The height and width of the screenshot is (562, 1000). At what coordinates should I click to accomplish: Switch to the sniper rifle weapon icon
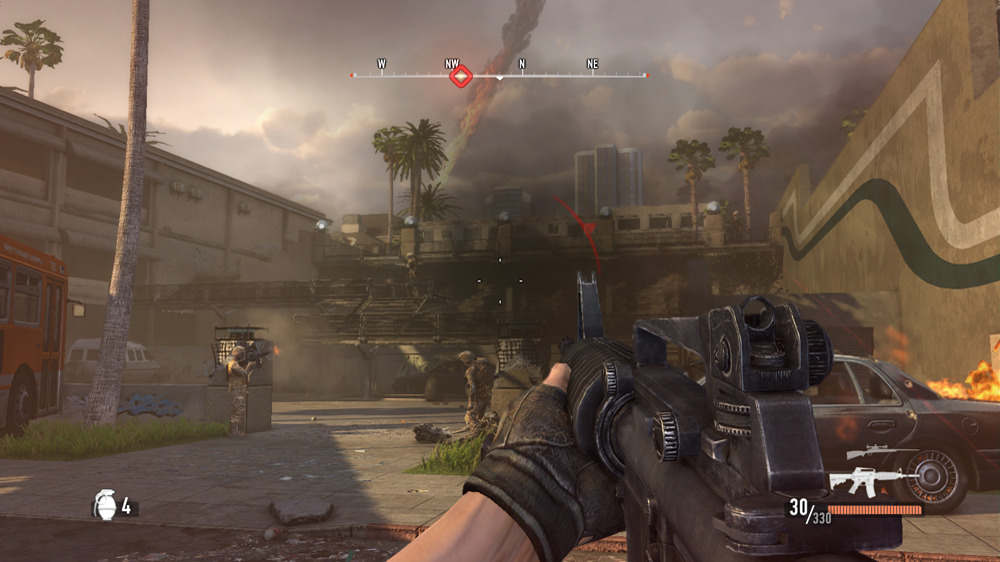pos(868,454)
